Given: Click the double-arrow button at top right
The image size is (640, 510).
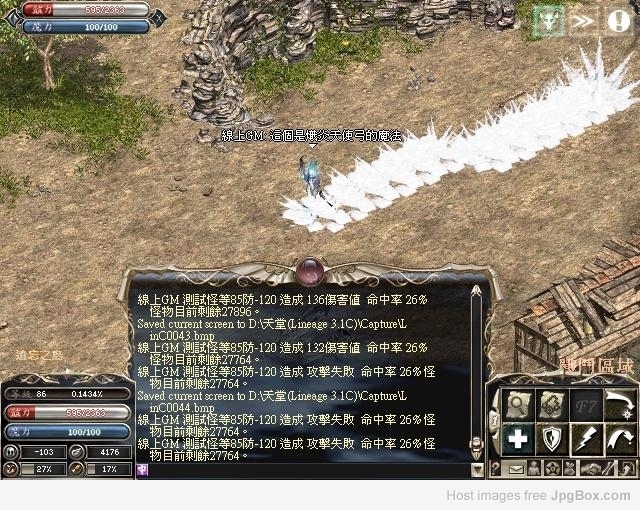Looking at the screenshot, I should [x=582, y=20].
